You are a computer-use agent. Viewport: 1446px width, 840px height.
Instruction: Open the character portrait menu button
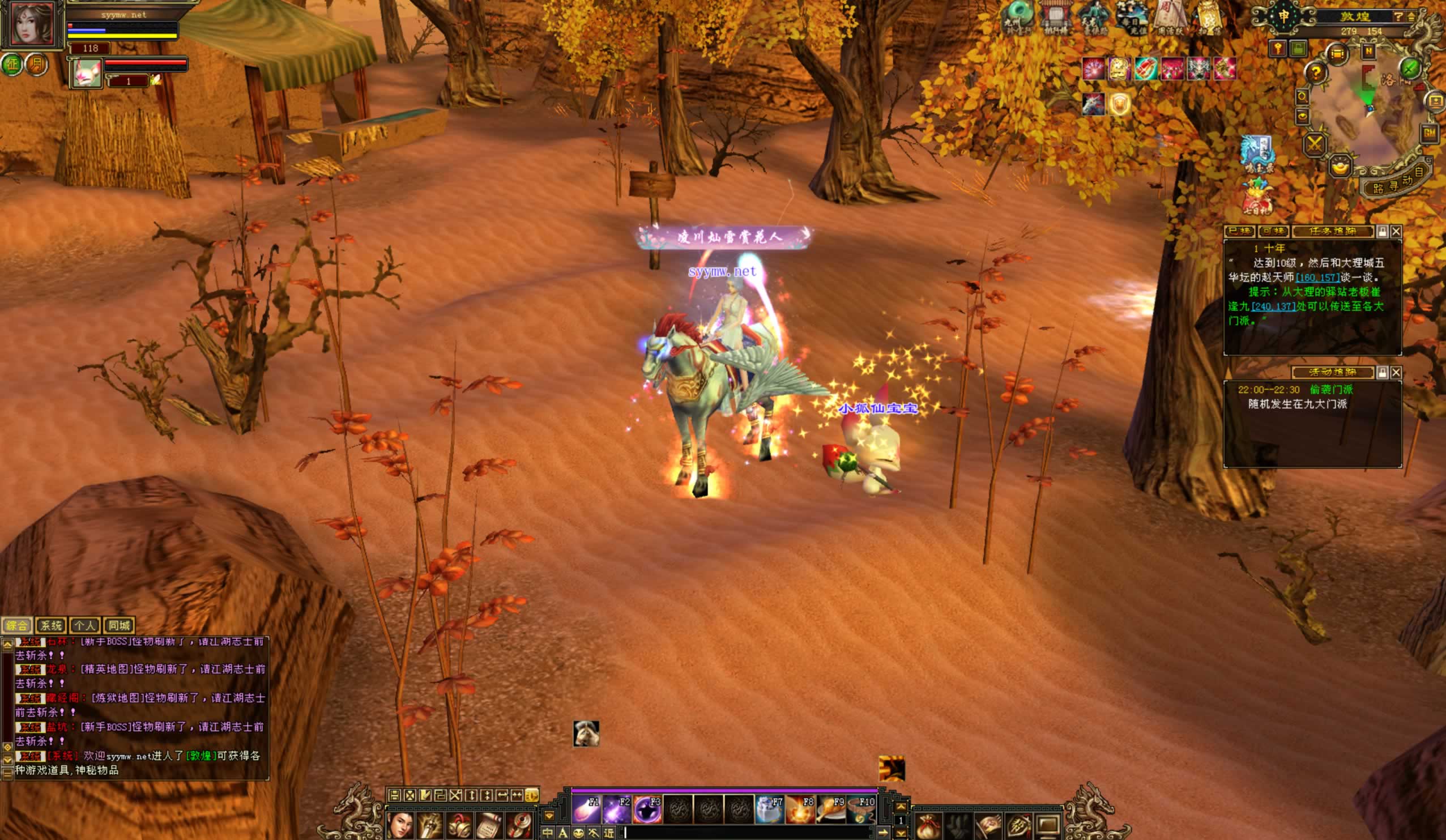pos(400,826)
